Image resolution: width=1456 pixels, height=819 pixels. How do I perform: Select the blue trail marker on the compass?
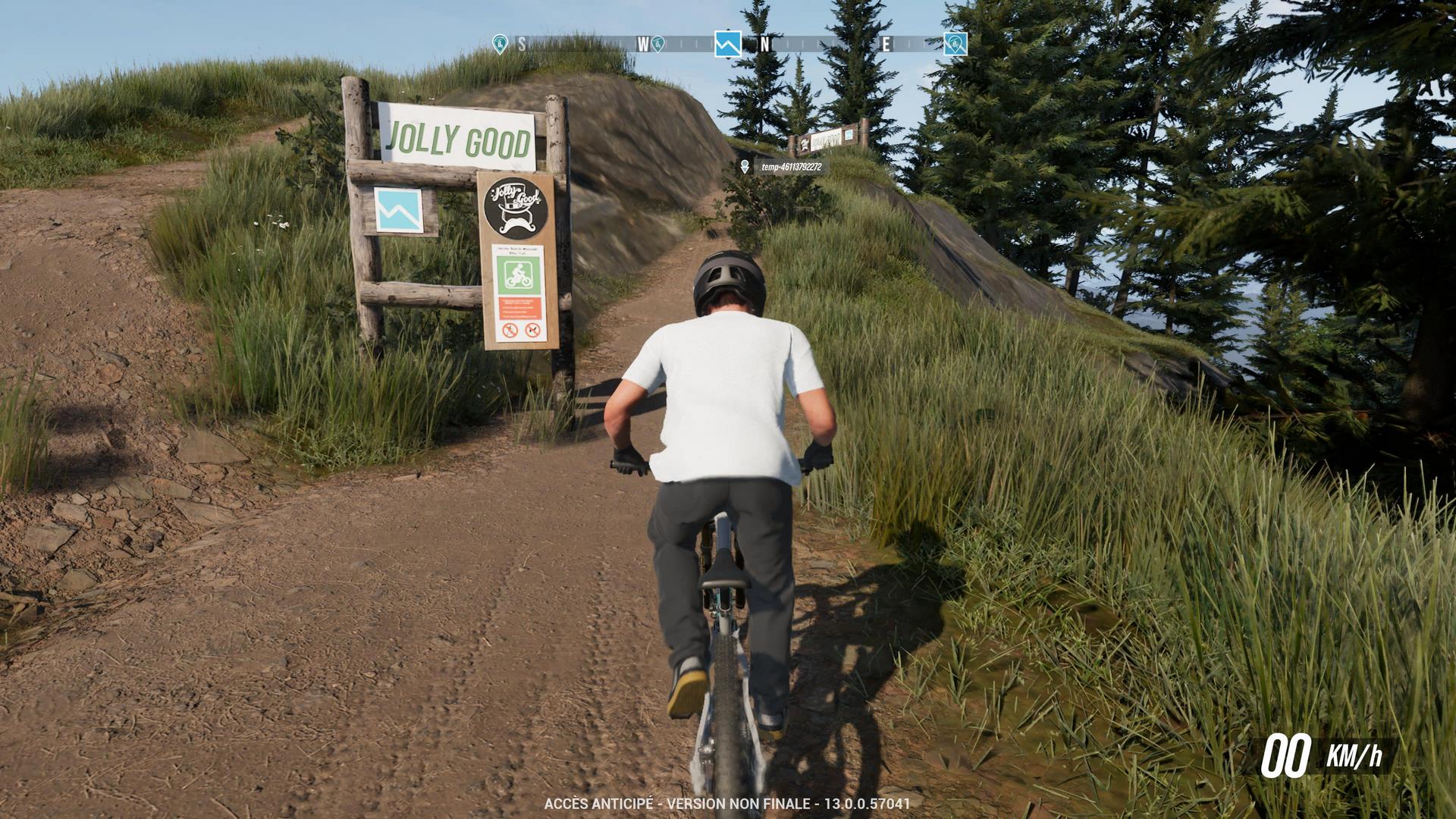pos(727,44)
